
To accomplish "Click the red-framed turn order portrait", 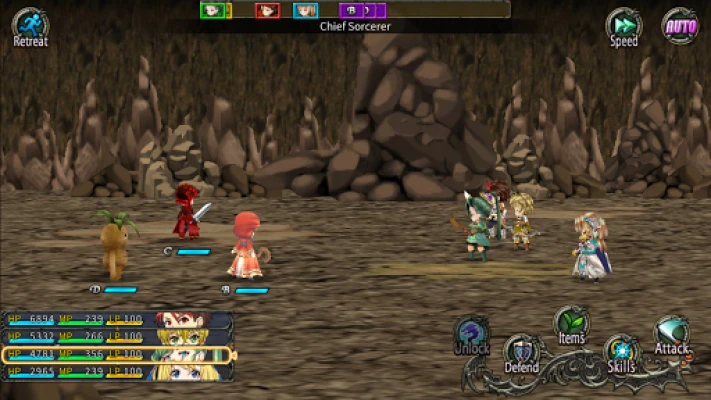I will pos(266,10).
